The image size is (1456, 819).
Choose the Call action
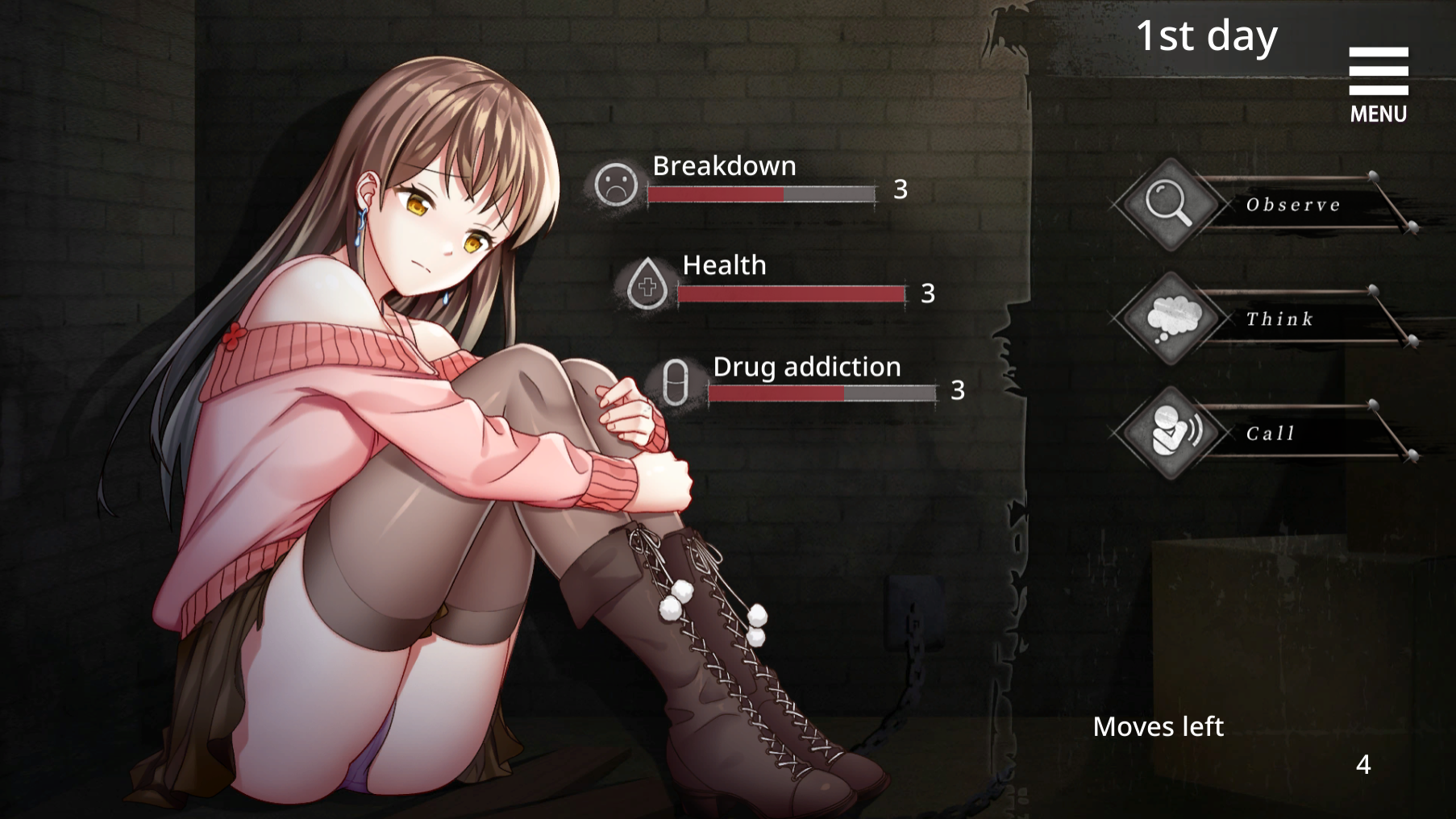pyautogui.click(x=1271, y=433)
